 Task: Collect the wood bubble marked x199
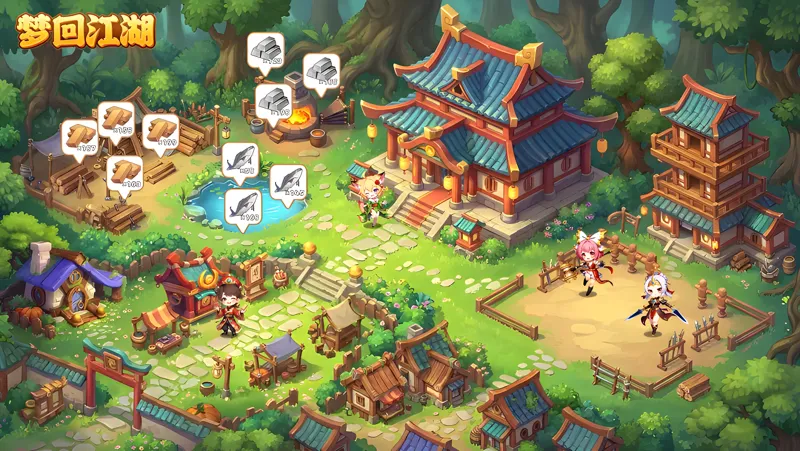[x=160, y=131]
